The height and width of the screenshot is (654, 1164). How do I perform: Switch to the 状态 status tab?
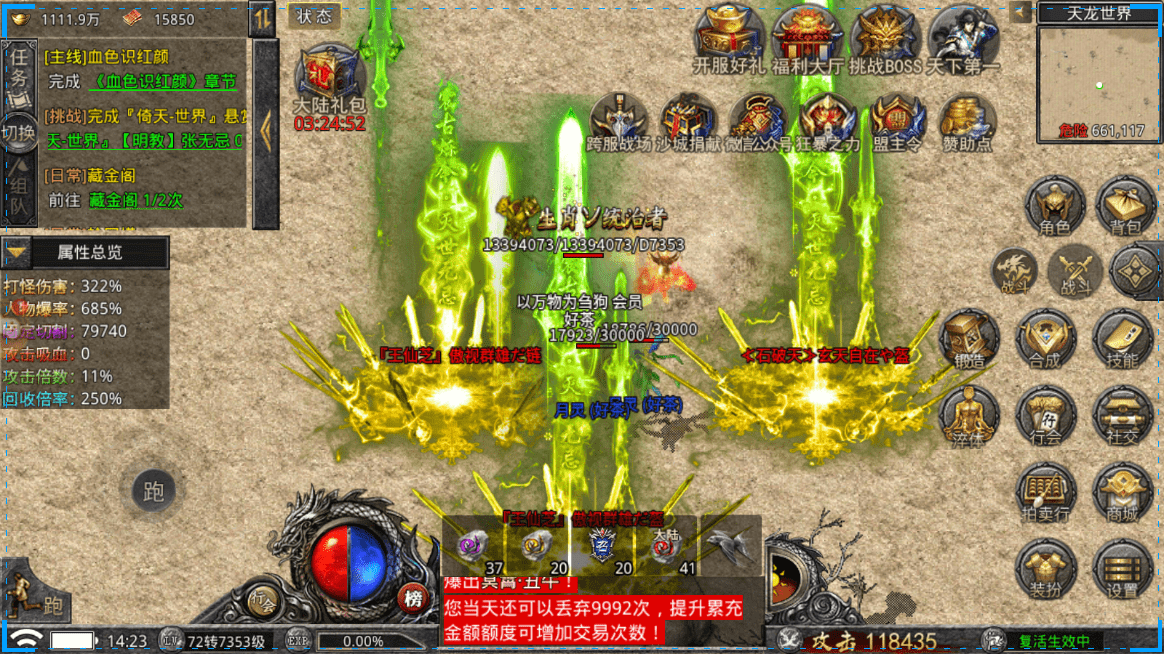[315, 16]
